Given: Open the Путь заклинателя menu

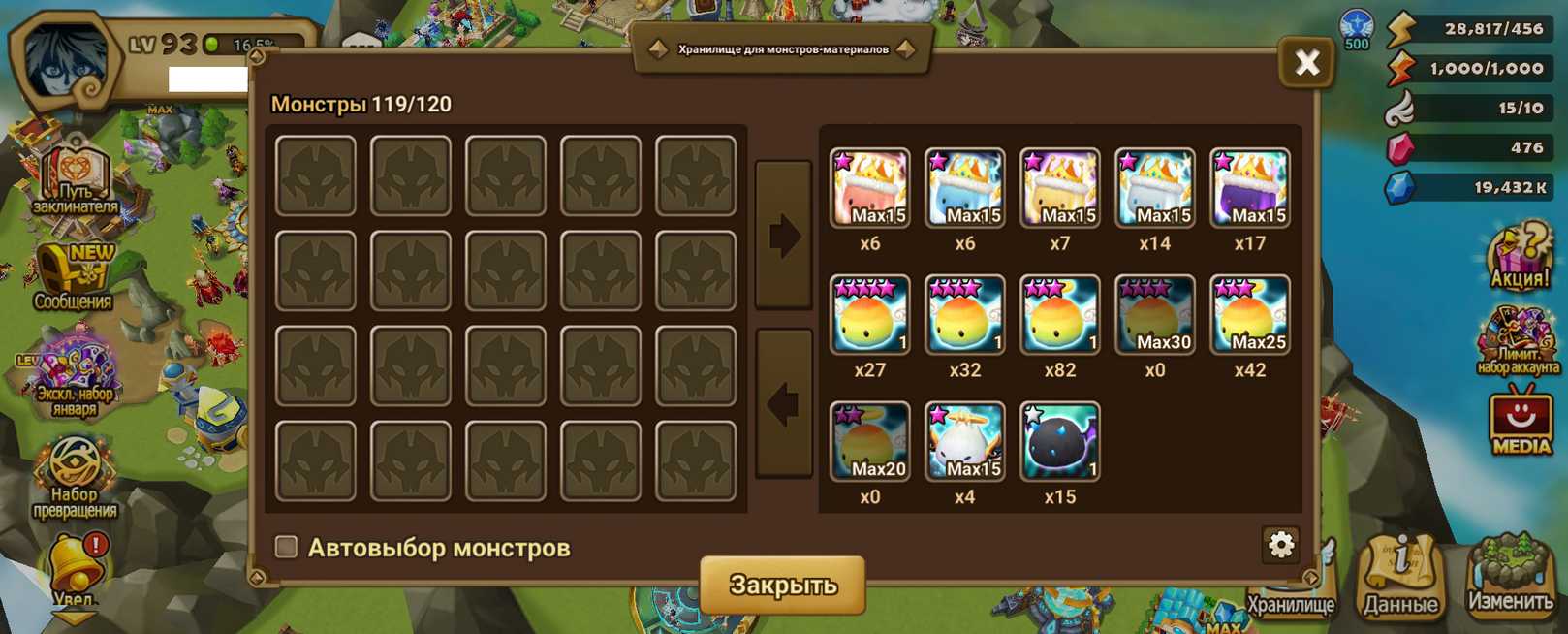Looking at the screenshot, I should [x=75, y=181].
